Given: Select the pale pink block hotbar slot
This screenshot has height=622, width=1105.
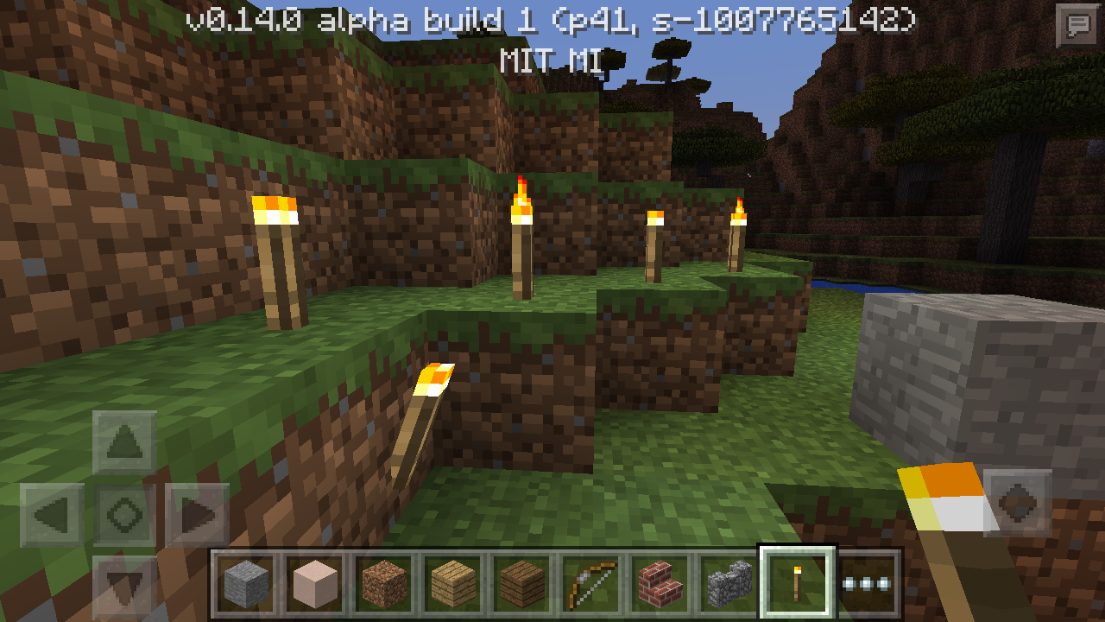Looking at the screenshot, I should pos(313,583).
